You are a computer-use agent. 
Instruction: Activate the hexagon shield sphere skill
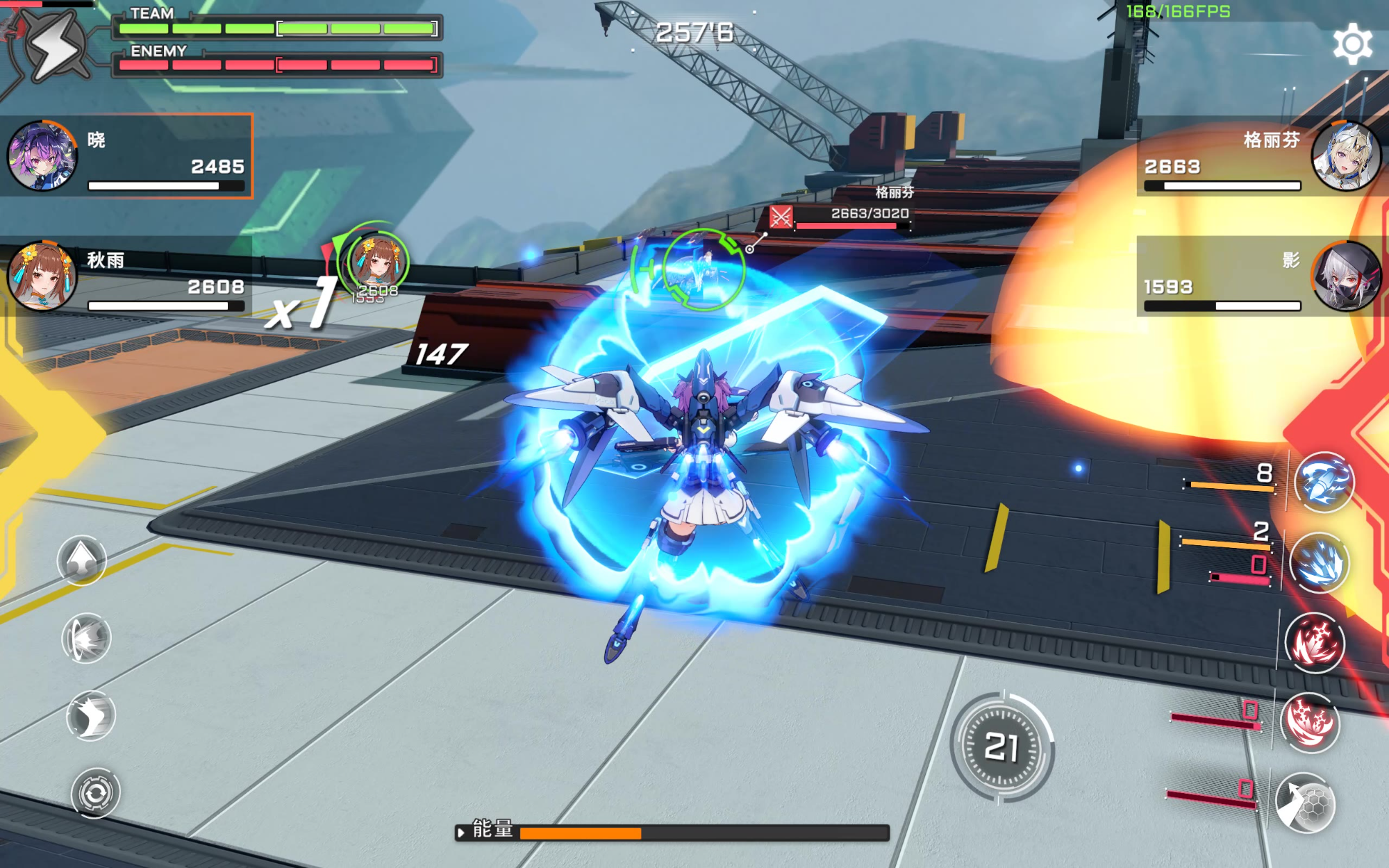click(1306, 803)
